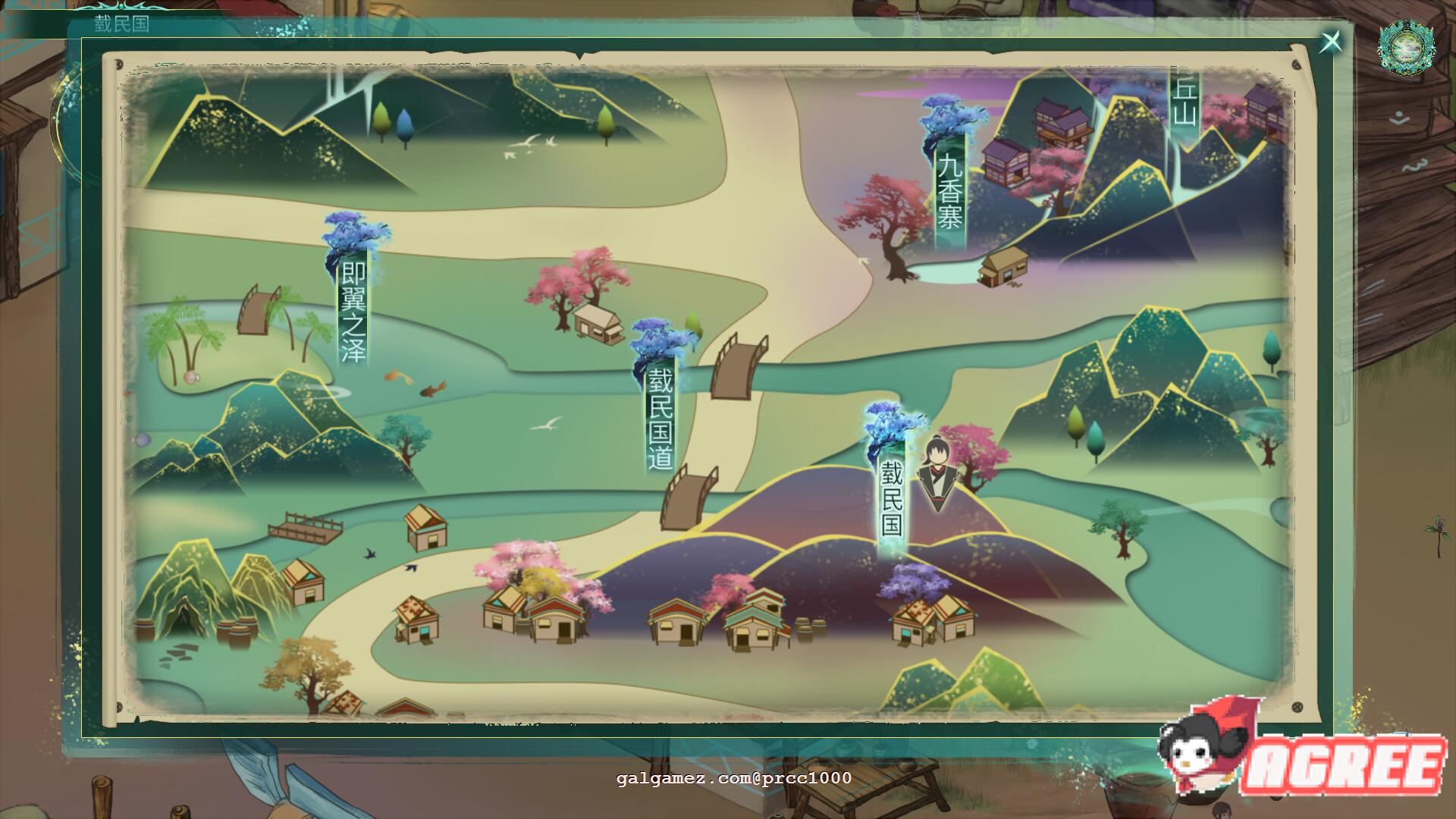Choose the 戜民国 location marker
The image size is (1456, 819).
pos(892,499)
